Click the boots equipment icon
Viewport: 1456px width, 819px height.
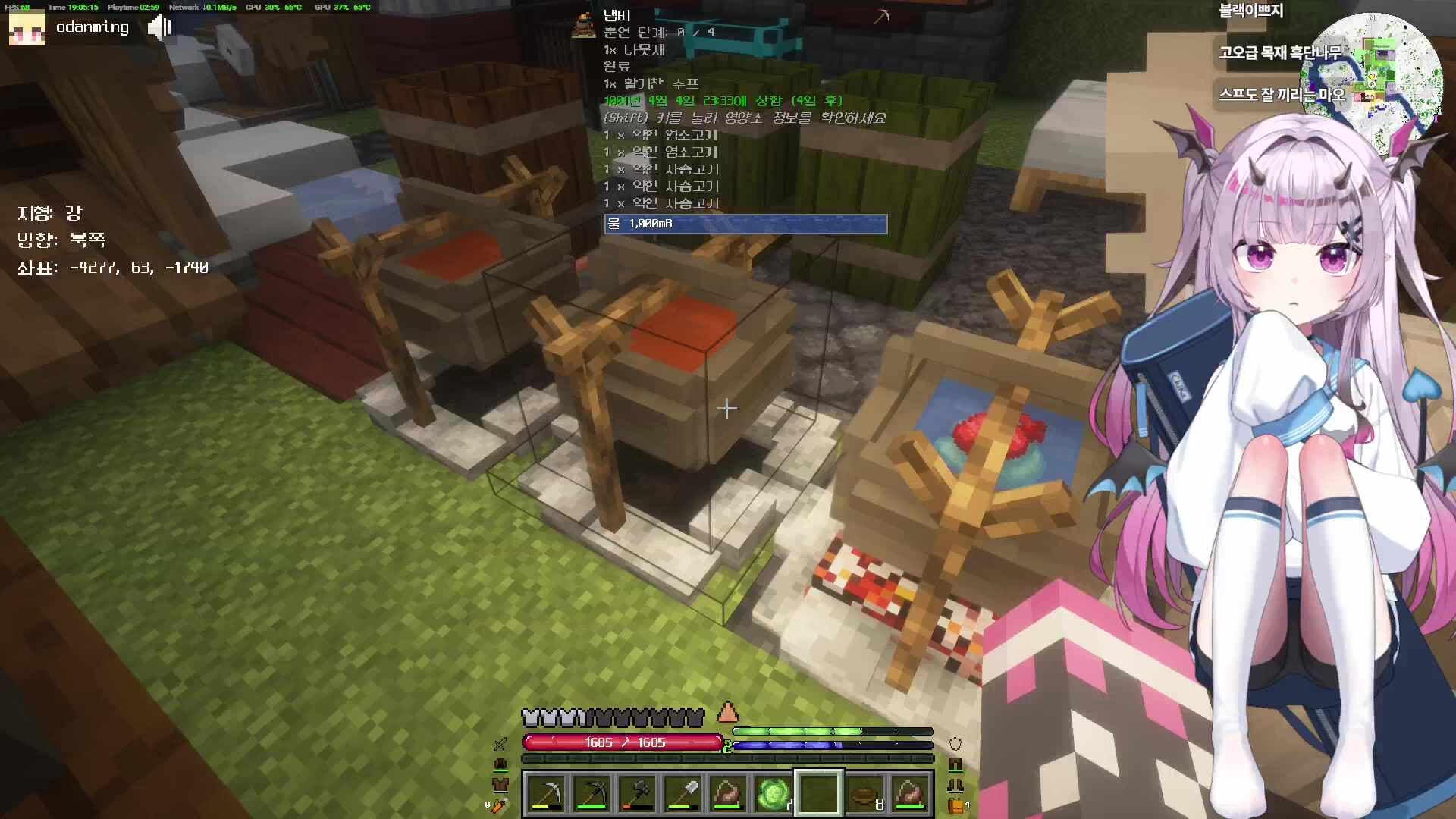click(x=955, y=785)
